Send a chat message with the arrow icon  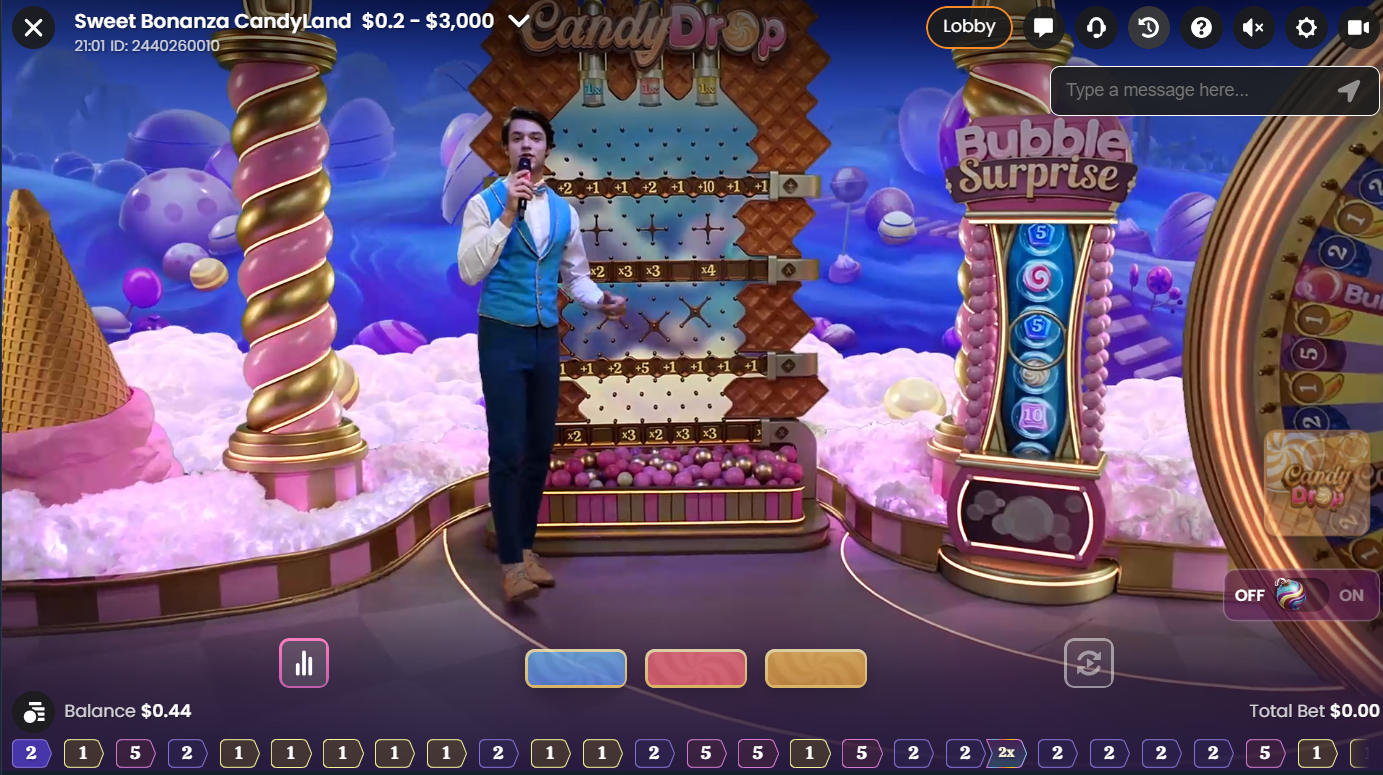coord(1349,90)
